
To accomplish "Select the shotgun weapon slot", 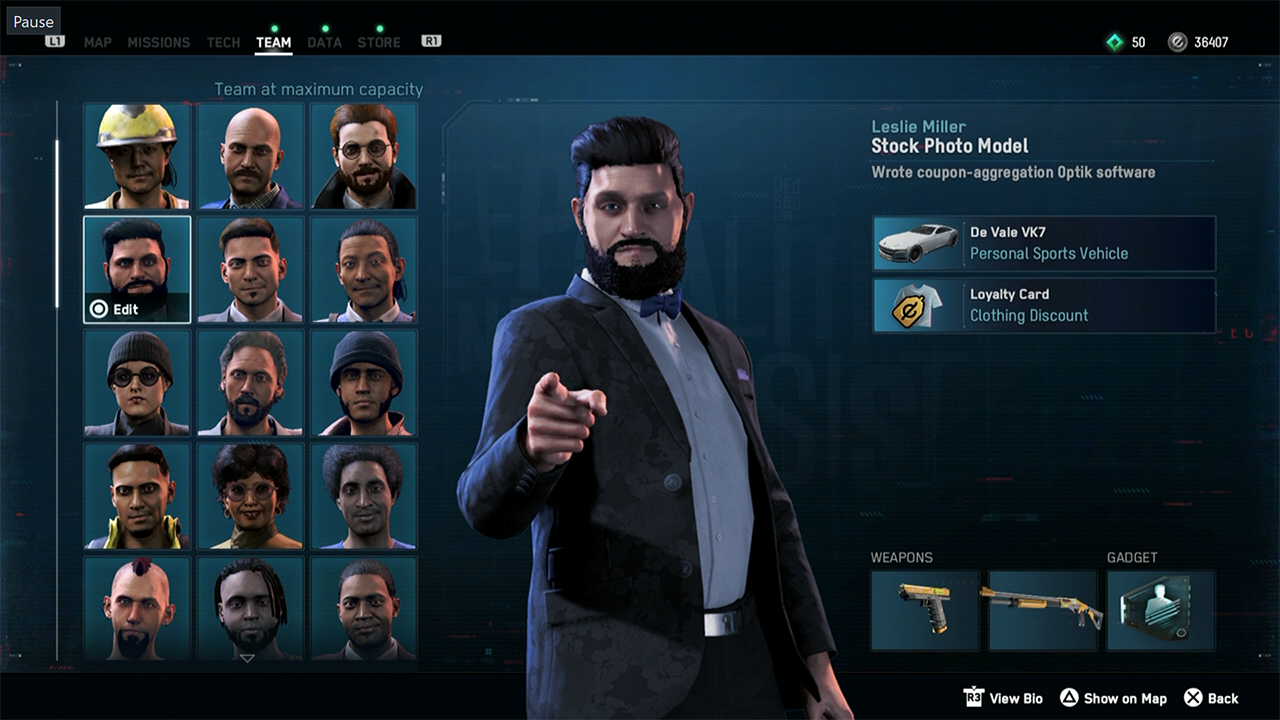I will click(1043, 610).
